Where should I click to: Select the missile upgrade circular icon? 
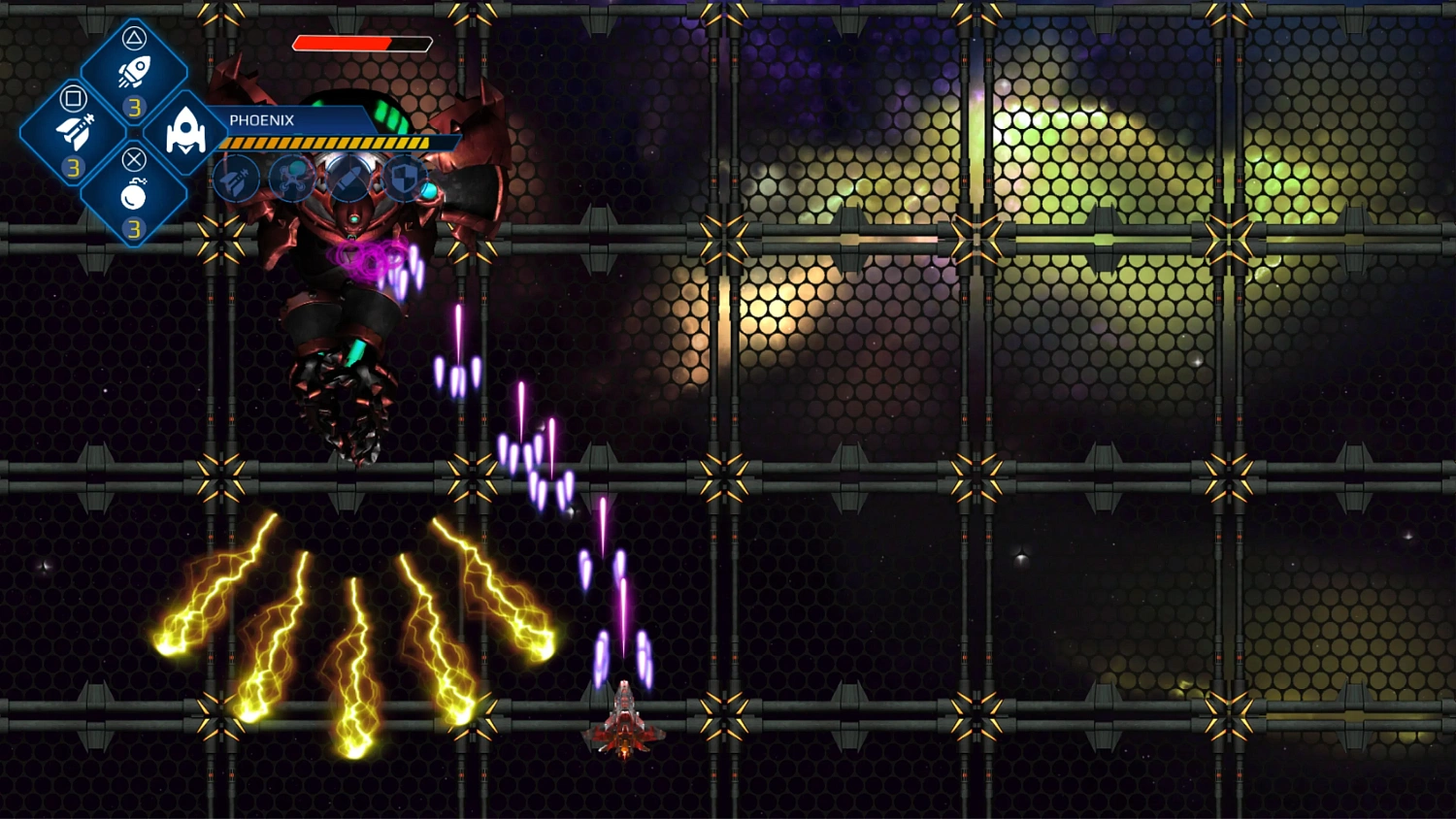coord(348,178)
